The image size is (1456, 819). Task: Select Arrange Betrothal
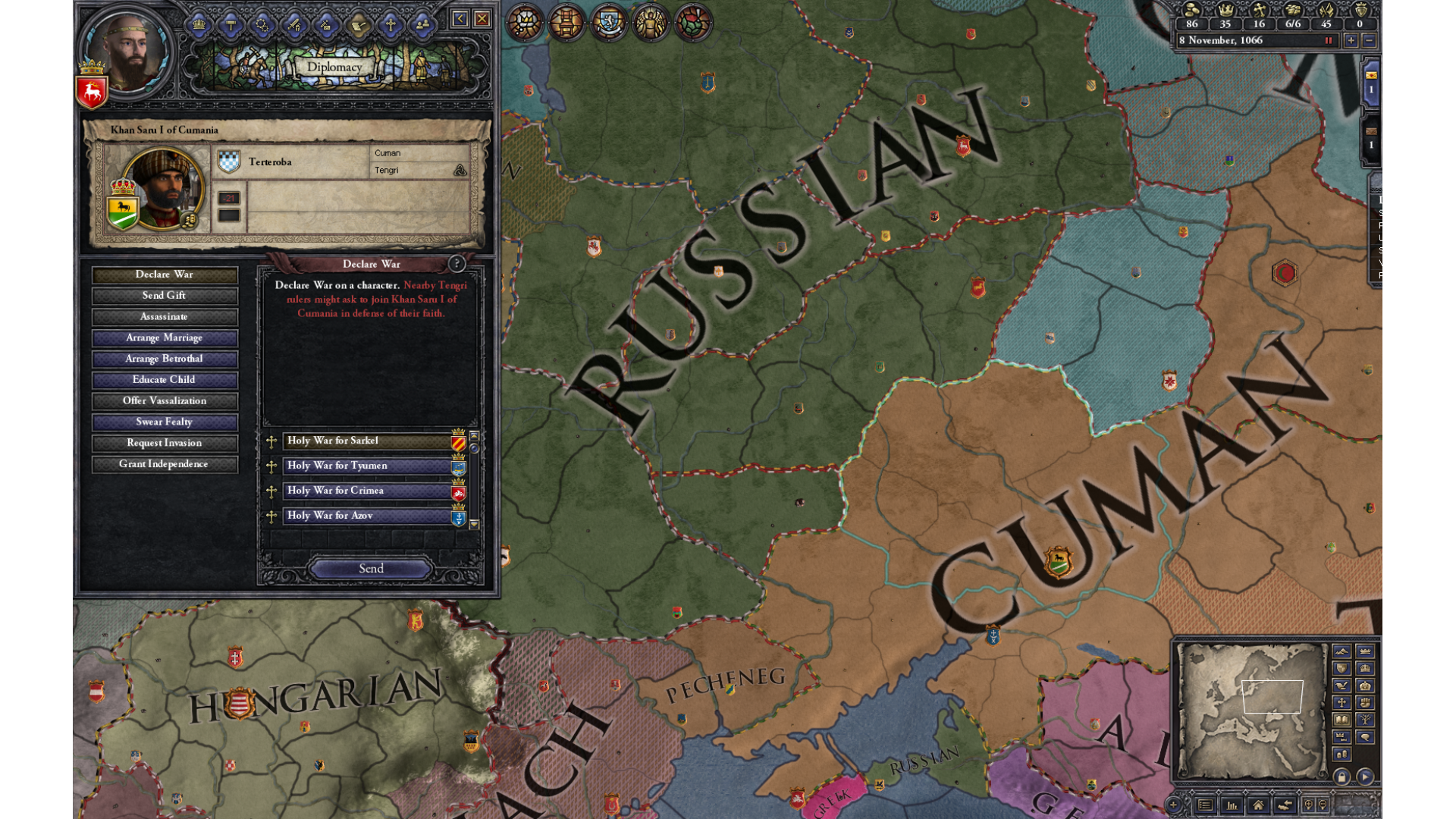coord(165,359)
